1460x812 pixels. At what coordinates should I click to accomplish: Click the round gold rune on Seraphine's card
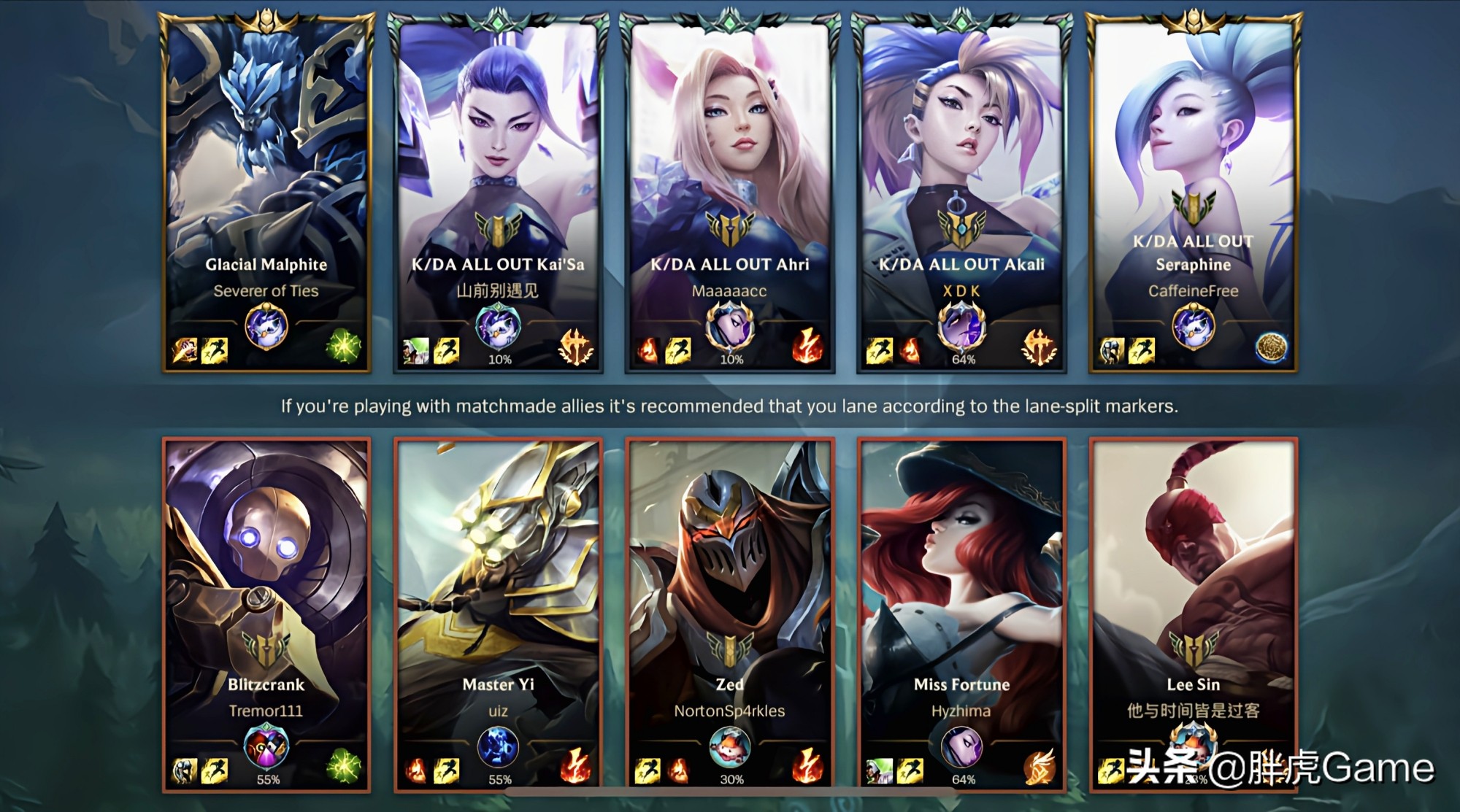(1271, 348)
